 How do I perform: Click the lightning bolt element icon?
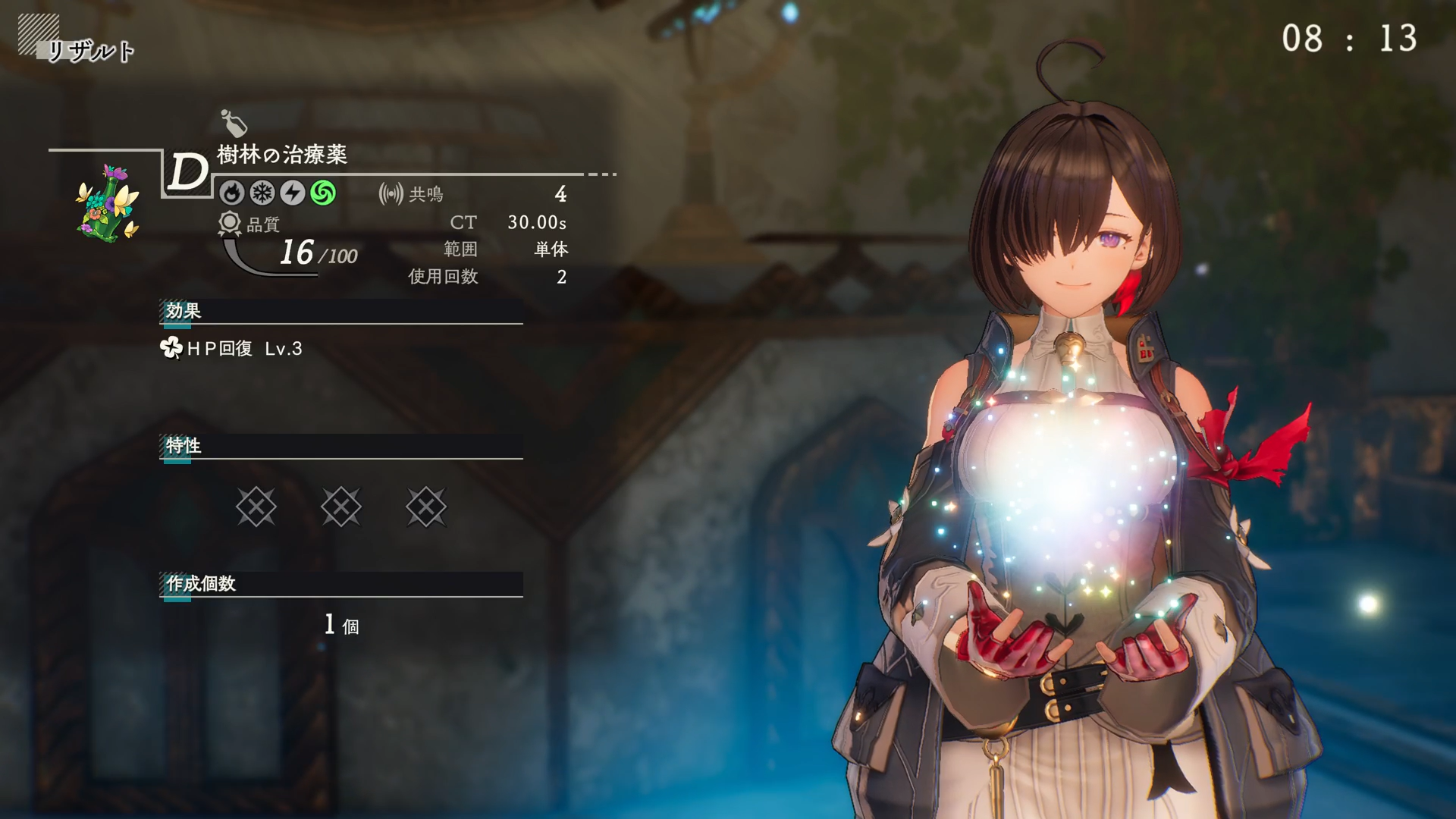tap(293, 193)
